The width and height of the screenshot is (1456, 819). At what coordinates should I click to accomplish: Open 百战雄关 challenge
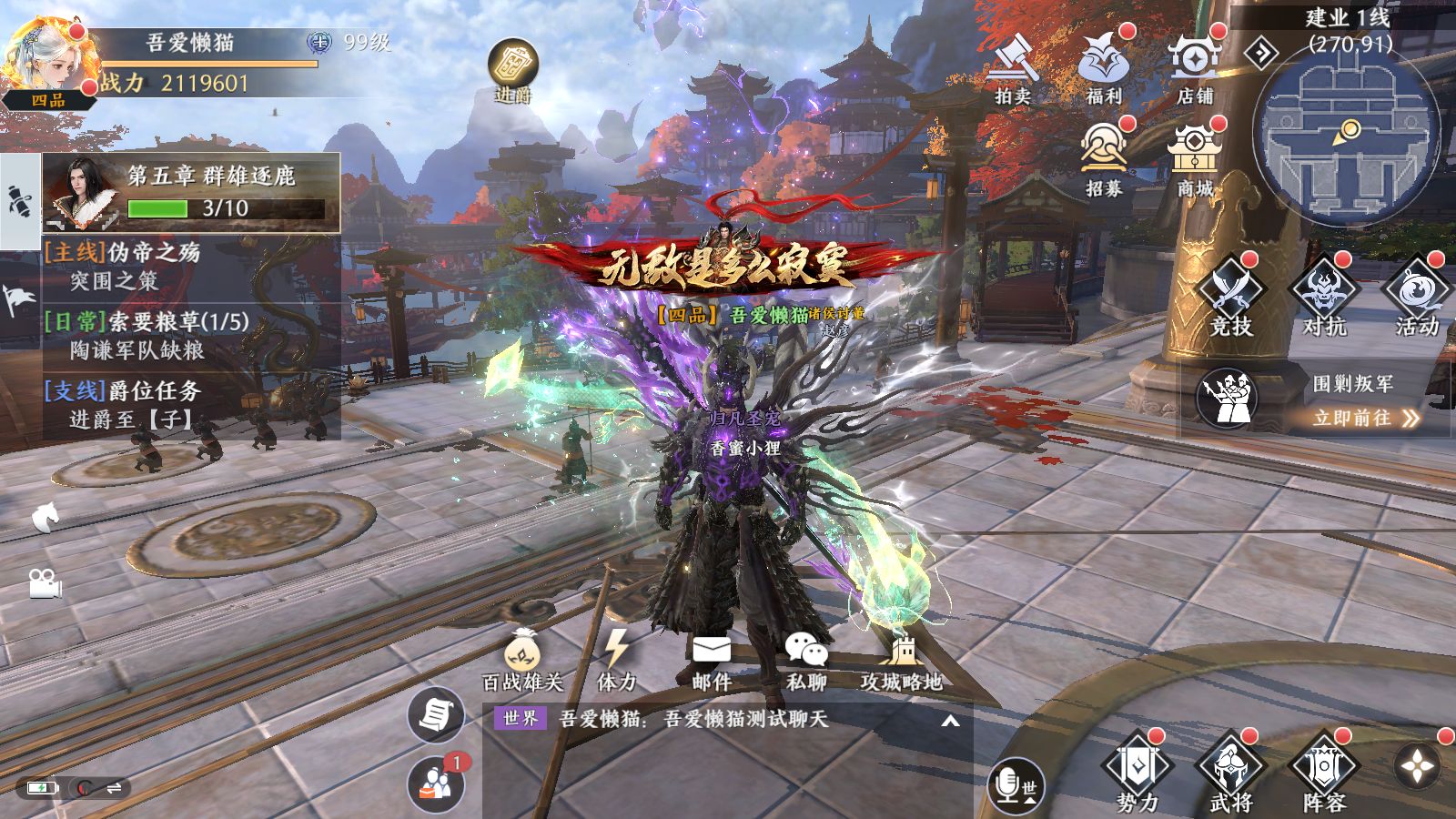coord(522,660)
